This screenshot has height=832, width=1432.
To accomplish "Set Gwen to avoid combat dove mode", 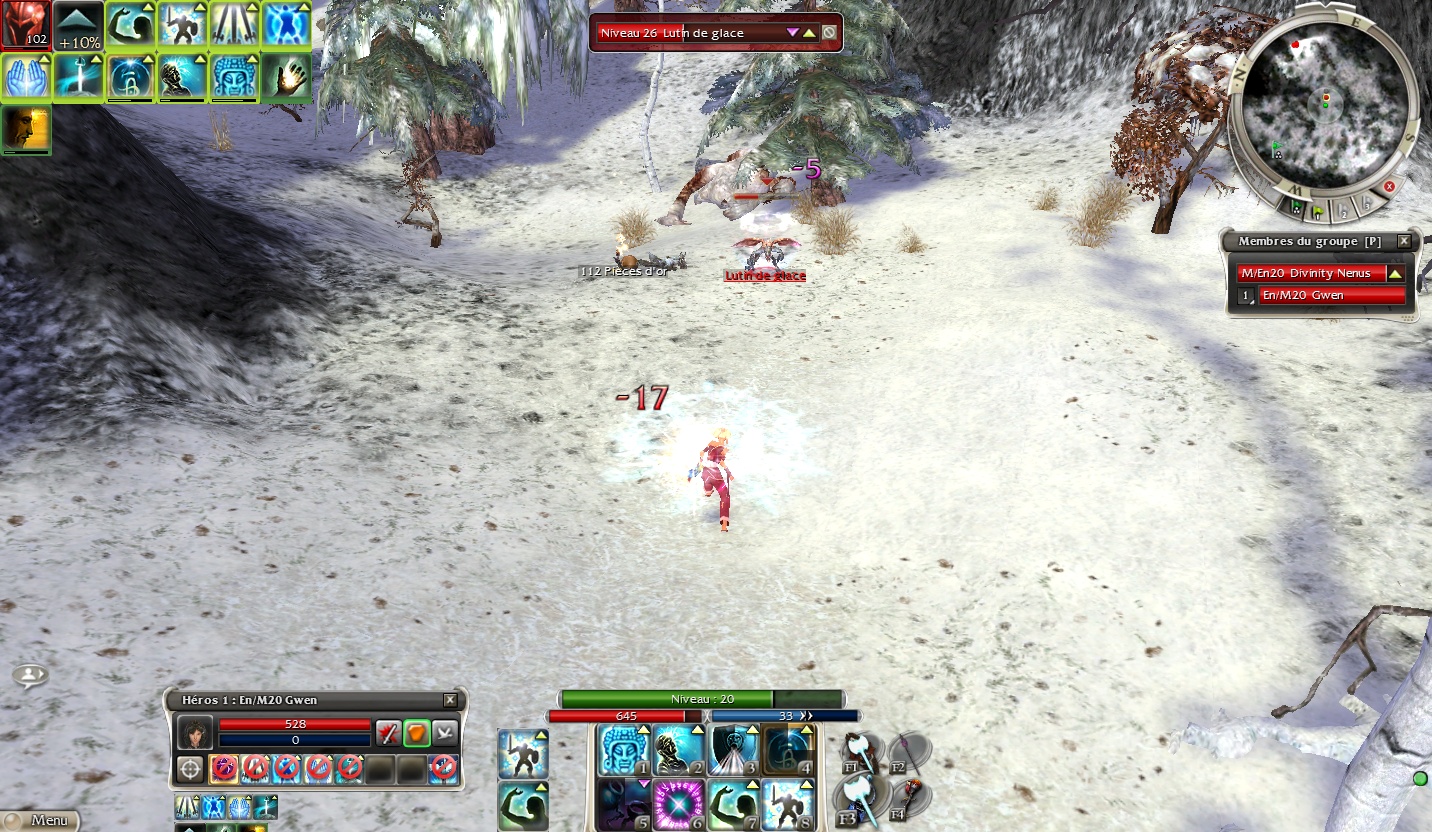I will (445, 733).
